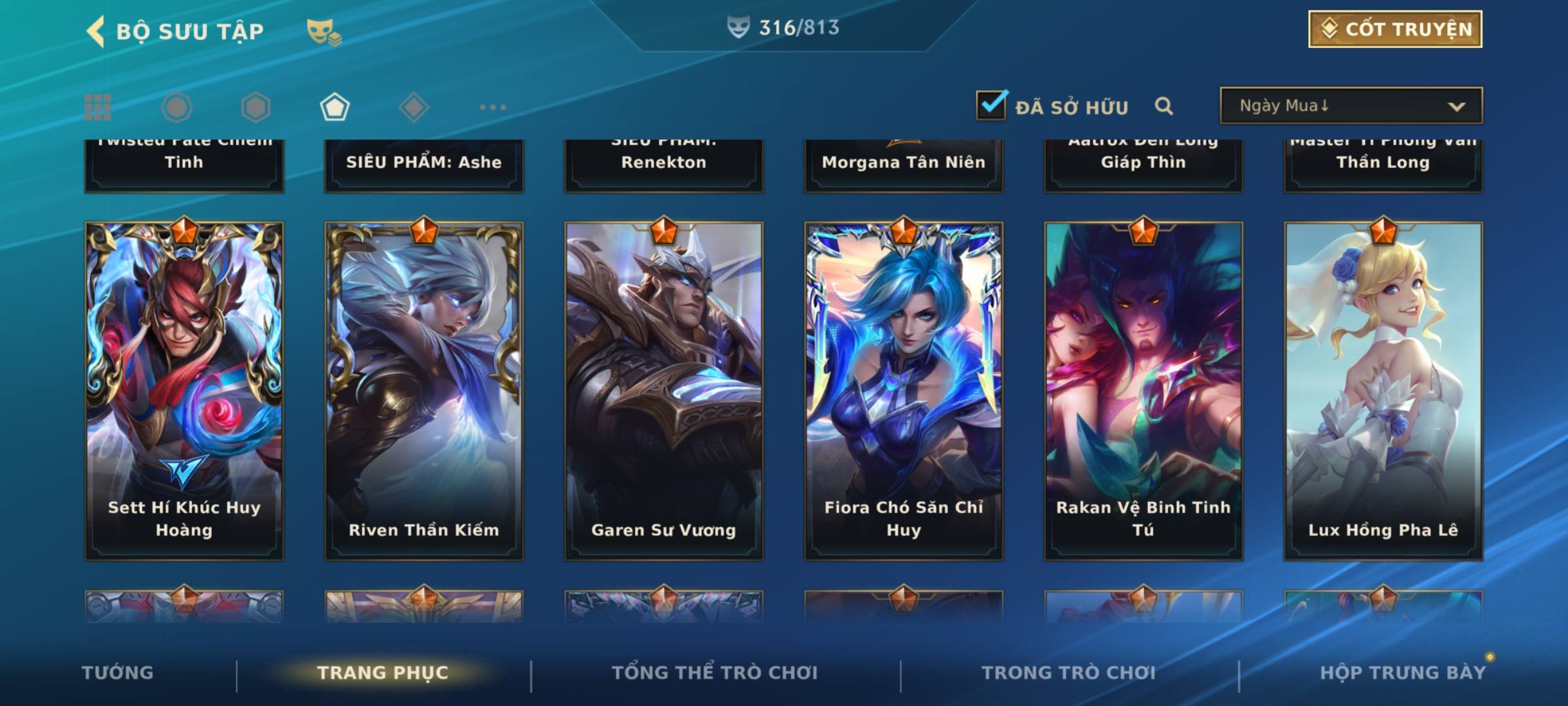Open the Ngày Mua sort dropdown
Screen dimensions: 1568x706
coord(1350,106)
